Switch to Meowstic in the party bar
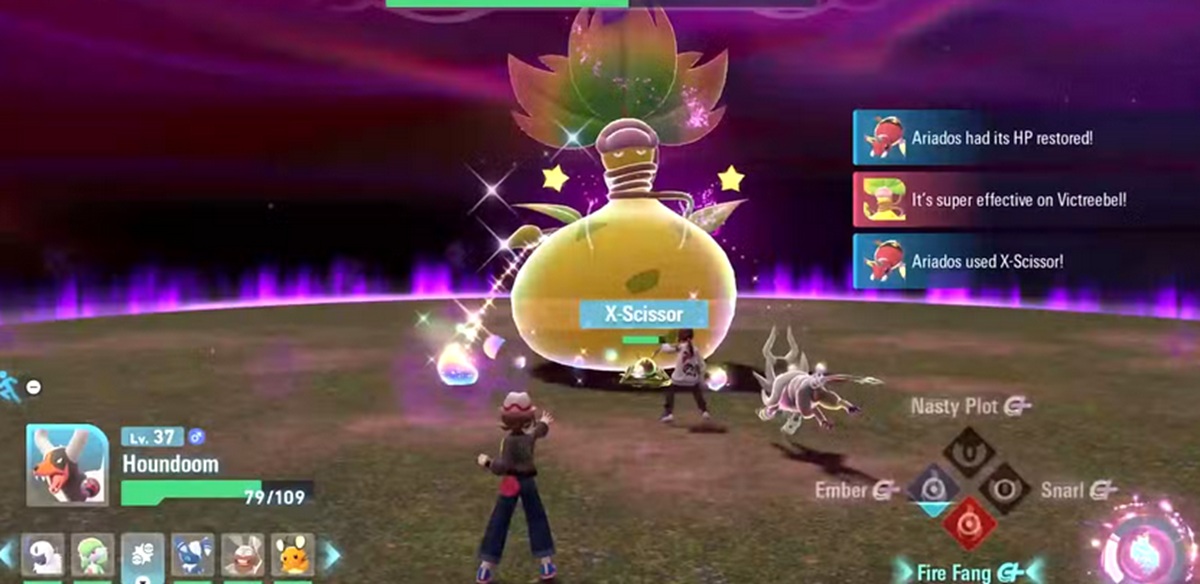The image size is (1200, 584). tap(193, 556)
